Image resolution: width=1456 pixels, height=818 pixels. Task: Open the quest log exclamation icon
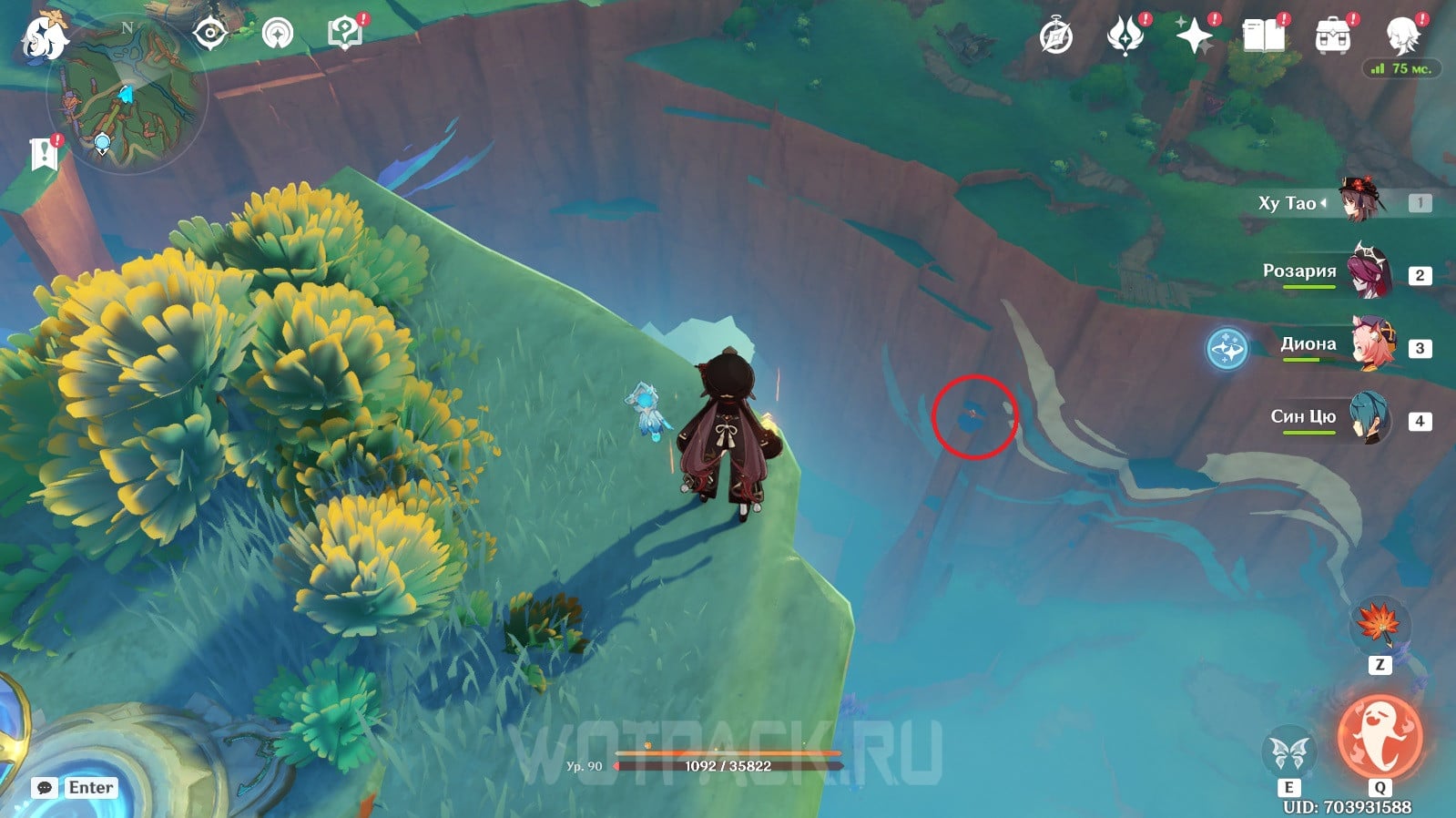[44, 154]
